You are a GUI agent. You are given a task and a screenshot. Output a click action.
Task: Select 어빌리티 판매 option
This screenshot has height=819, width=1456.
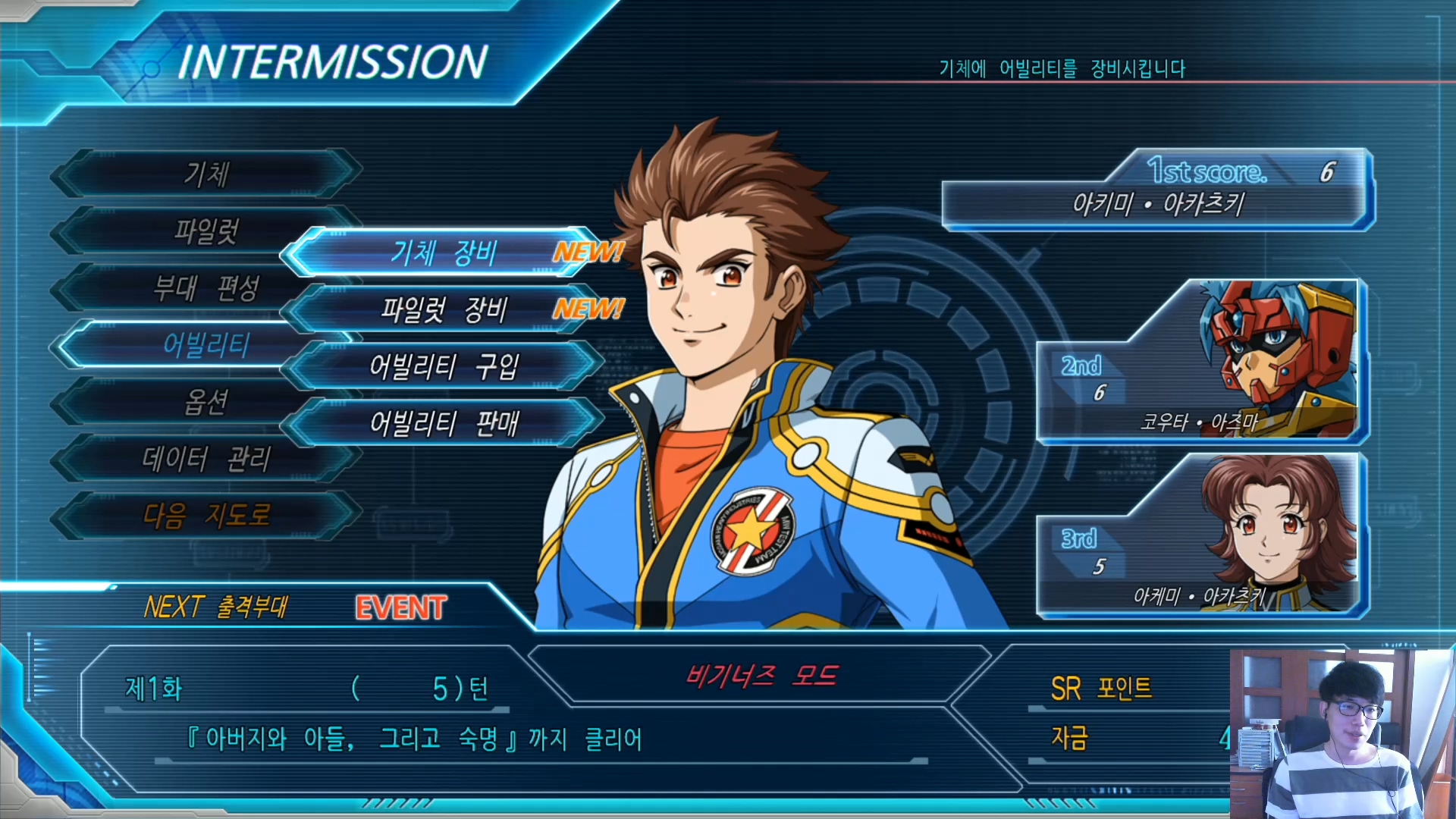[444, 423]
